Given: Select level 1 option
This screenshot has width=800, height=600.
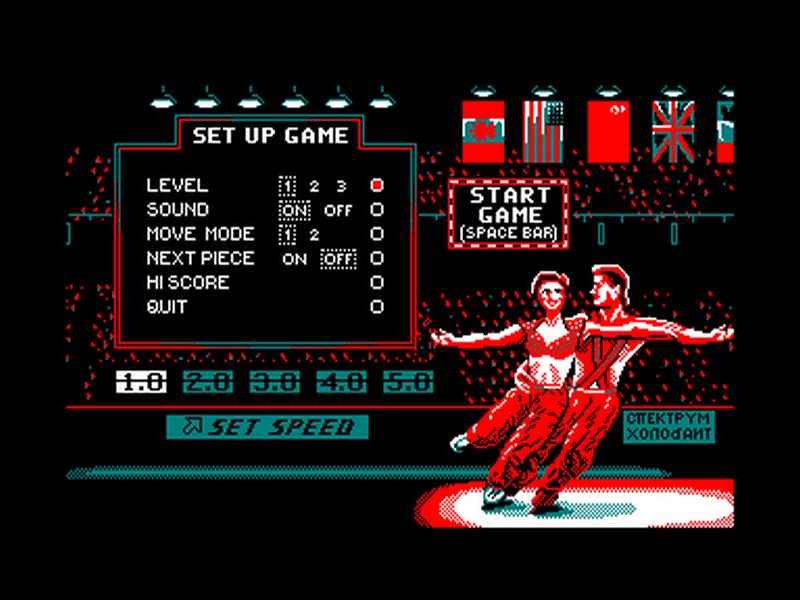Looking at the screenshot, I should (x=287, y=185).
